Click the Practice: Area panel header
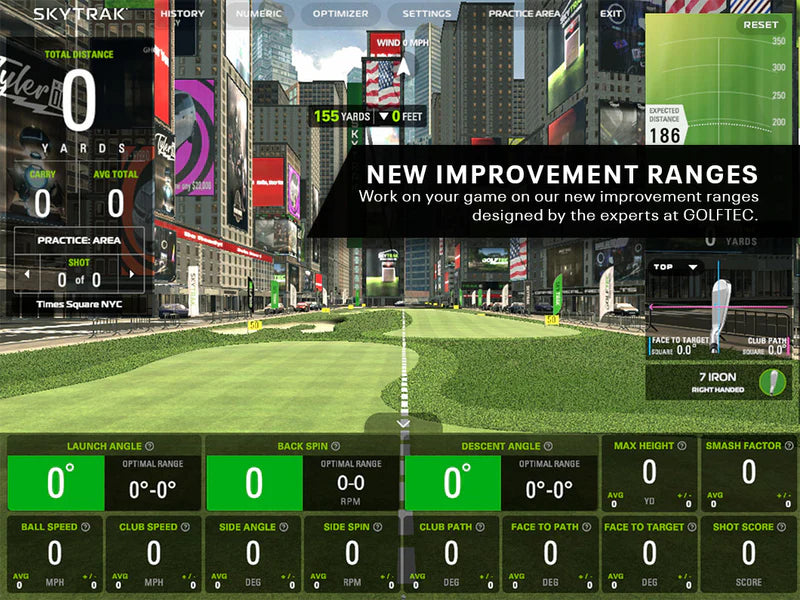The height and width of the screenshot is (600, 800). tap(79, 241)
